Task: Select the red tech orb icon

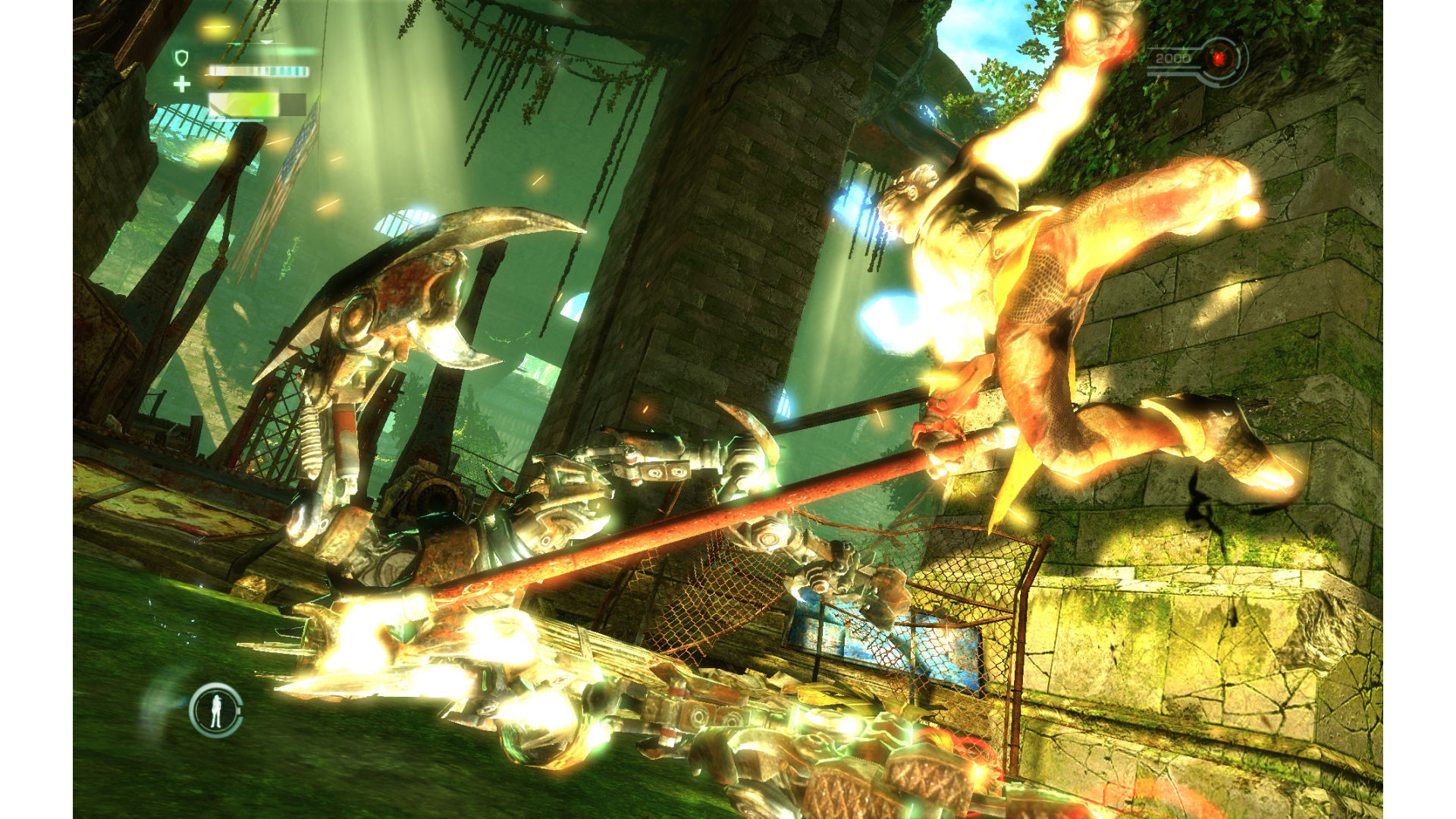Action: (x=1219, y=58)
